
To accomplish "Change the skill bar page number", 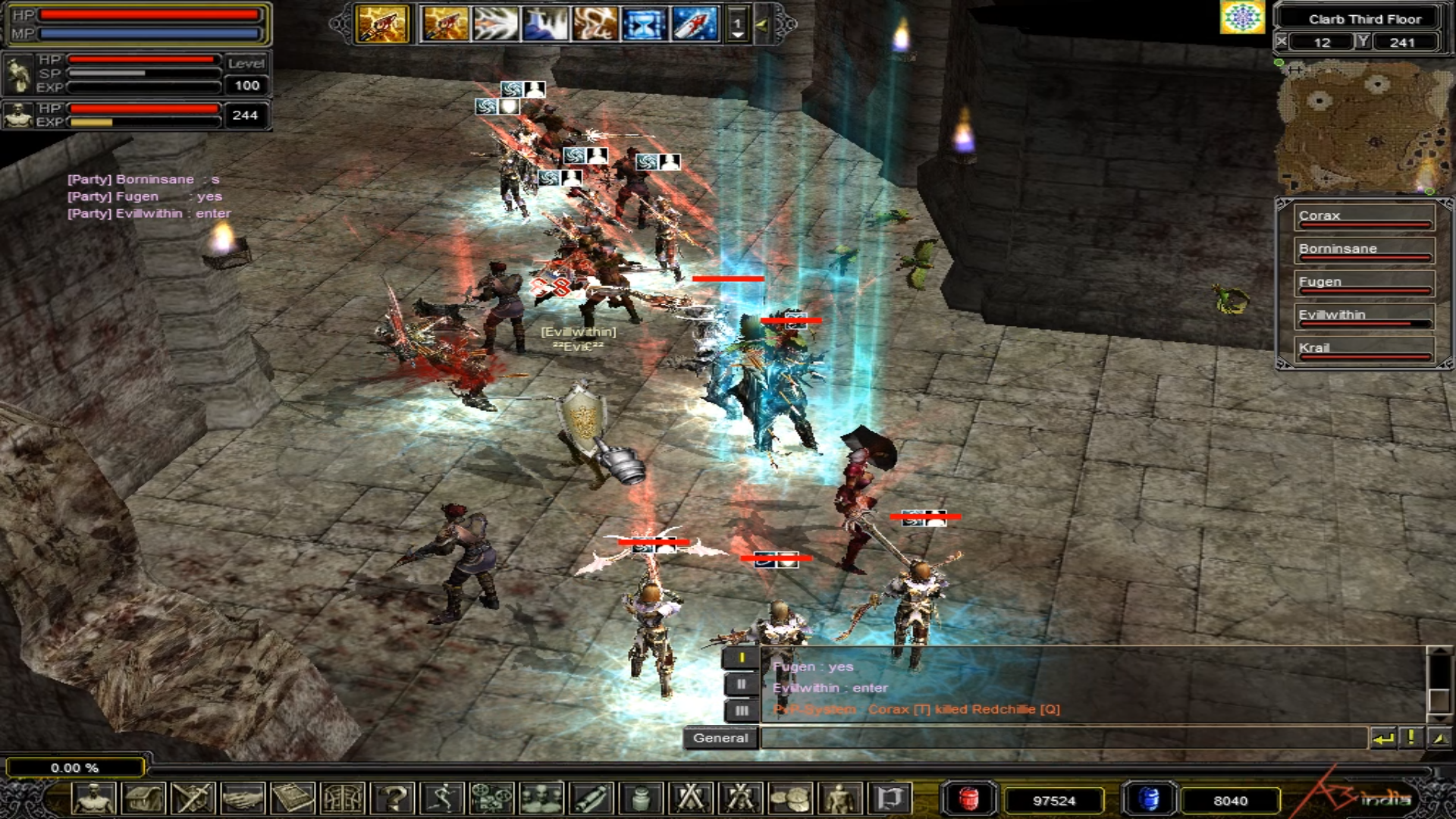I will click(x=736, y=25).
